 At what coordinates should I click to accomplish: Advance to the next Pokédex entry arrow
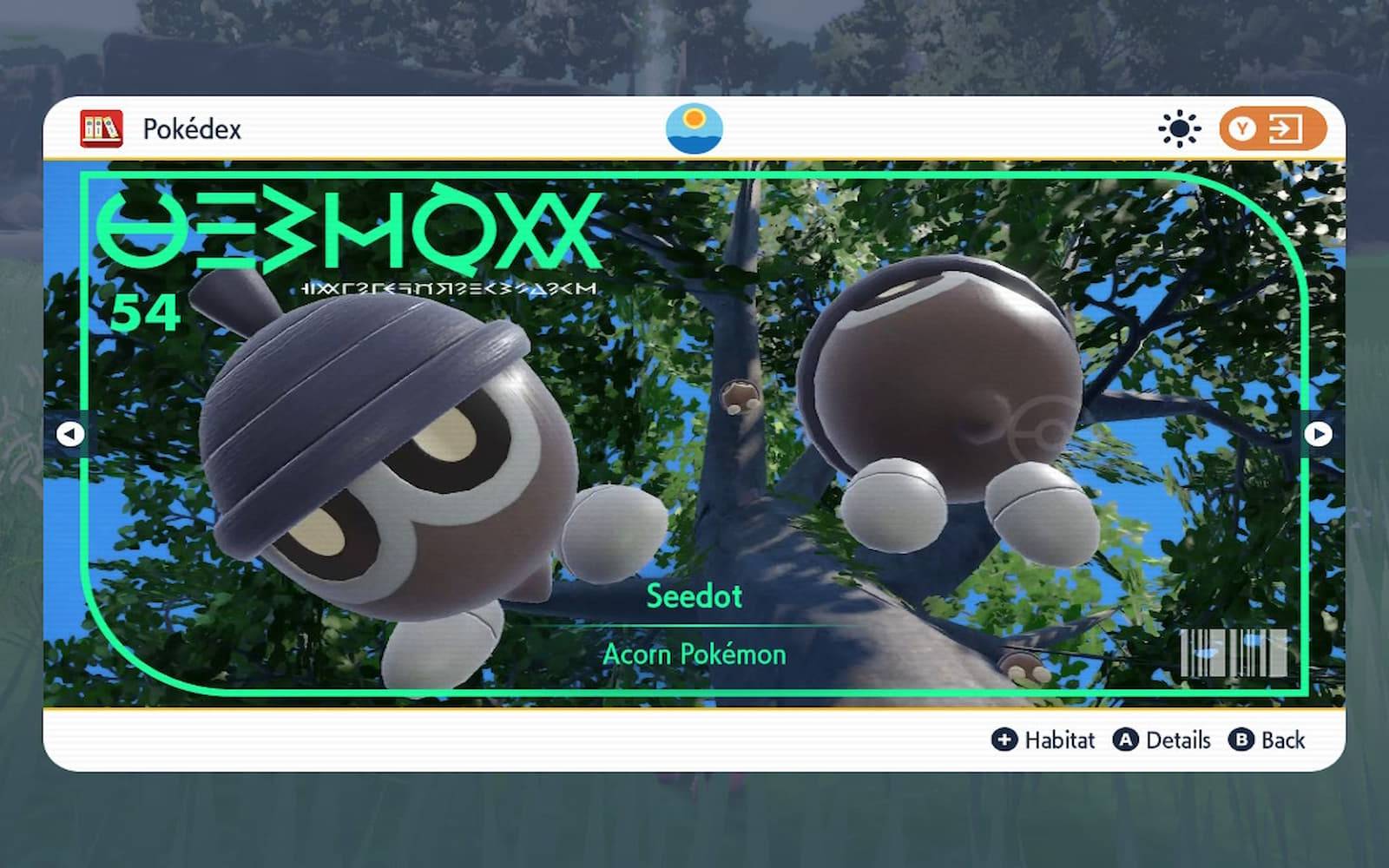coord(1318,433)
